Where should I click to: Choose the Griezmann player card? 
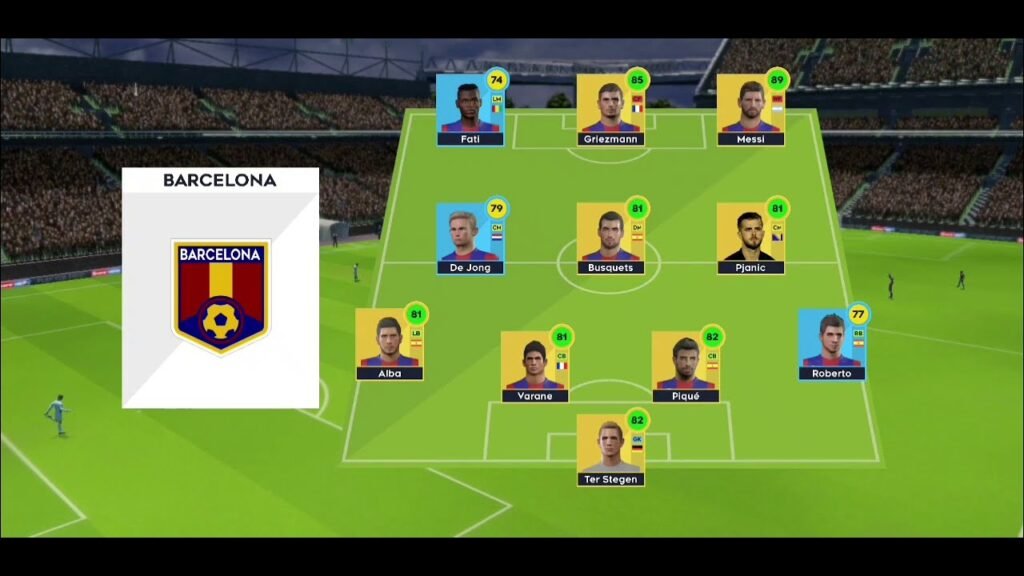[610, 109]
